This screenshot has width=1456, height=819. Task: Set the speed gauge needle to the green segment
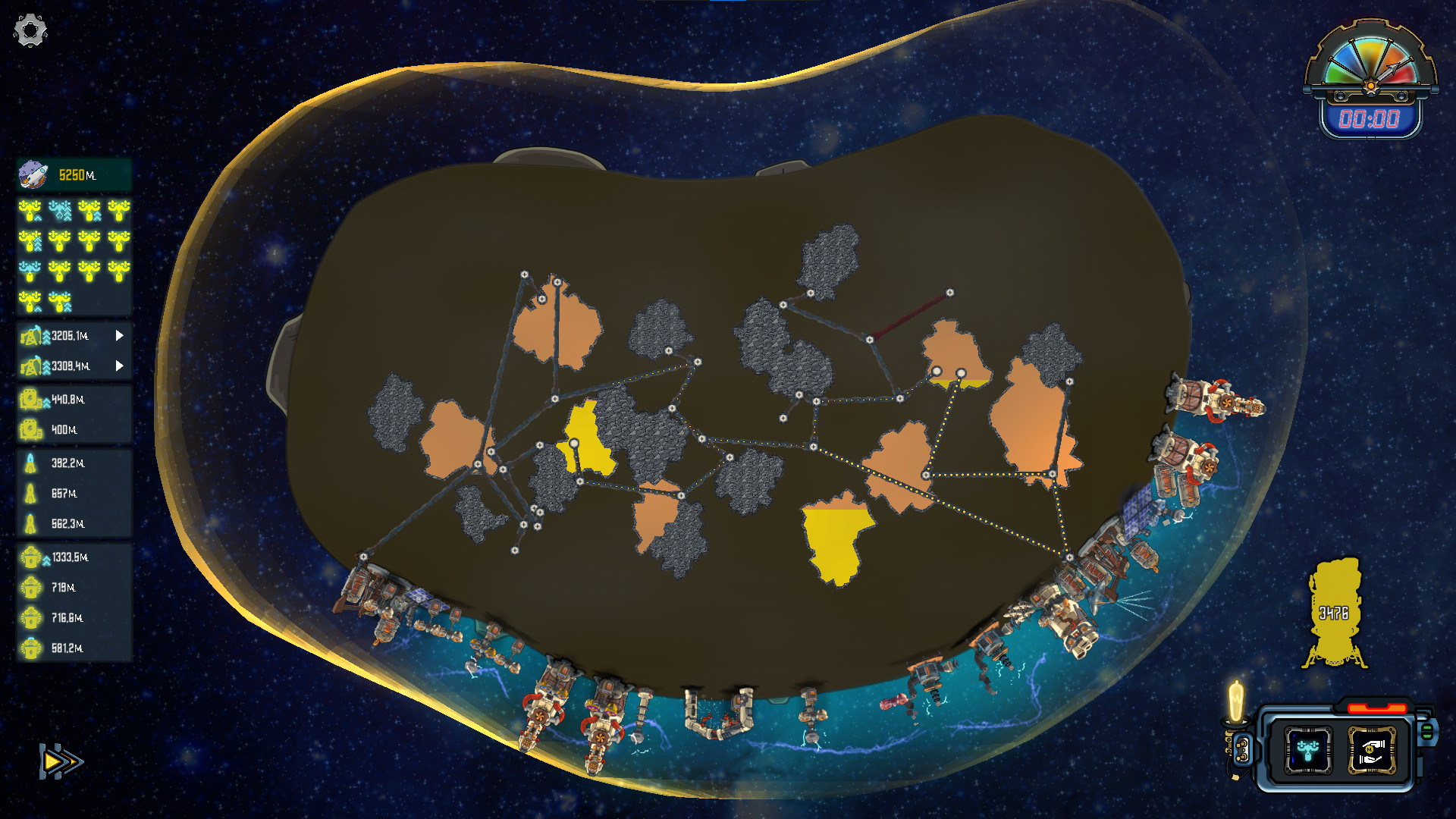[1337, 72]
